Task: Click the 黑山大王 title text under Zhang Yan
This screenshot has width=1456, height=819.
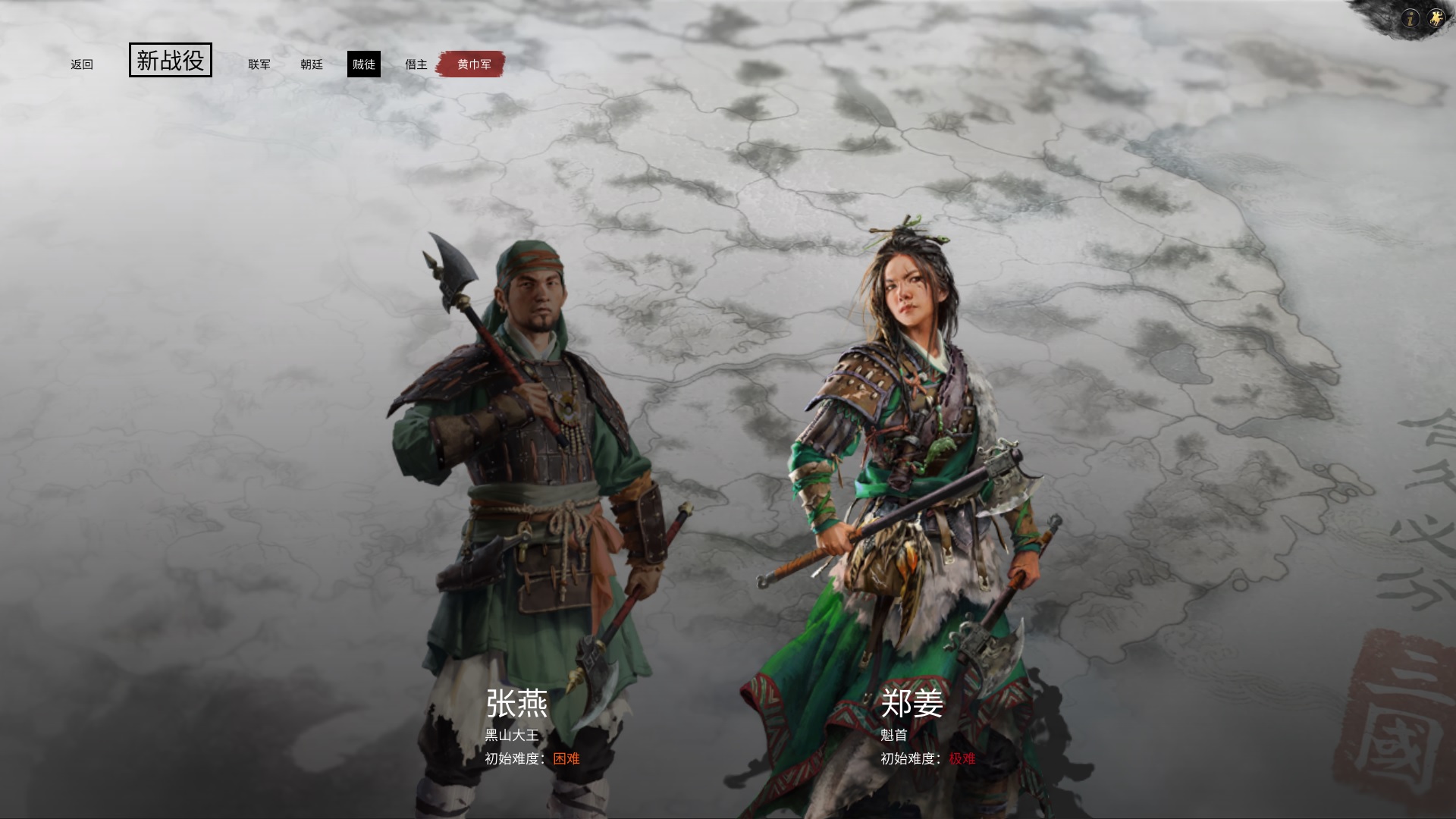Action: click(x=510, y=733)
